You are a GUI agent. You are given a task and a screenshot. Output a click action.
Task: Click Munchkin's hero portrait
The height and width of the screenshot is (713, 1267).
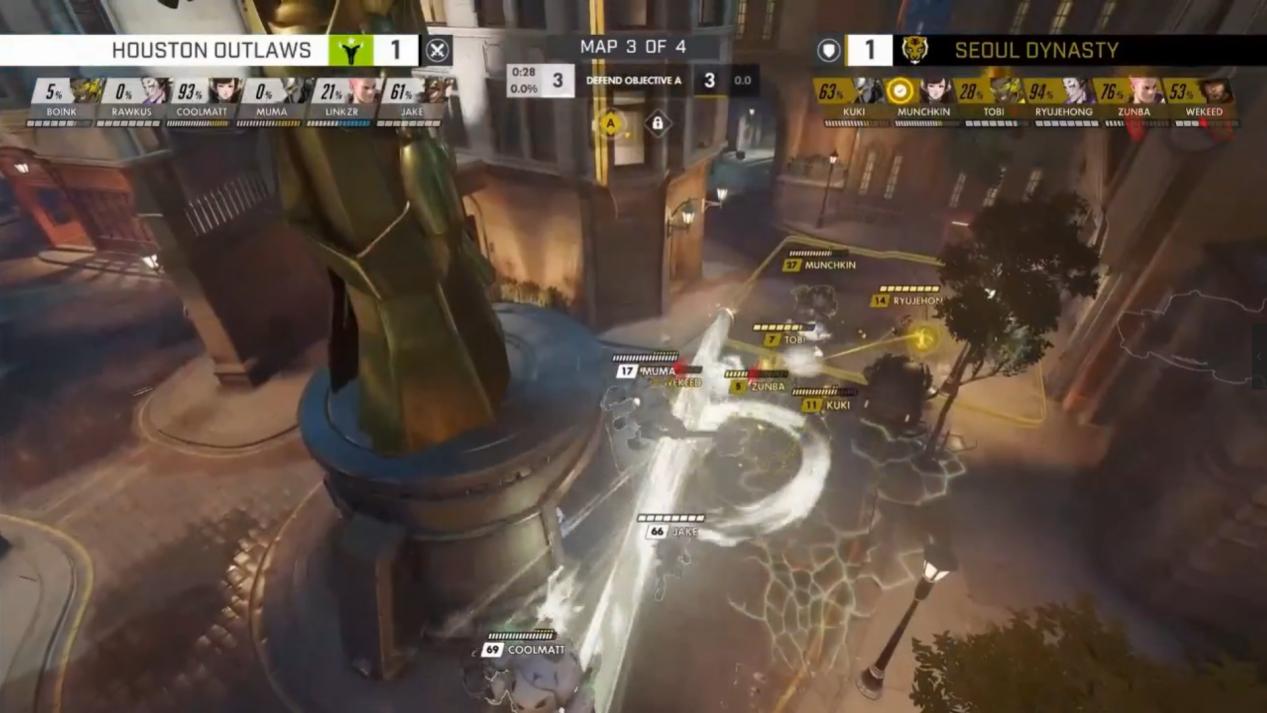[937, 92]
